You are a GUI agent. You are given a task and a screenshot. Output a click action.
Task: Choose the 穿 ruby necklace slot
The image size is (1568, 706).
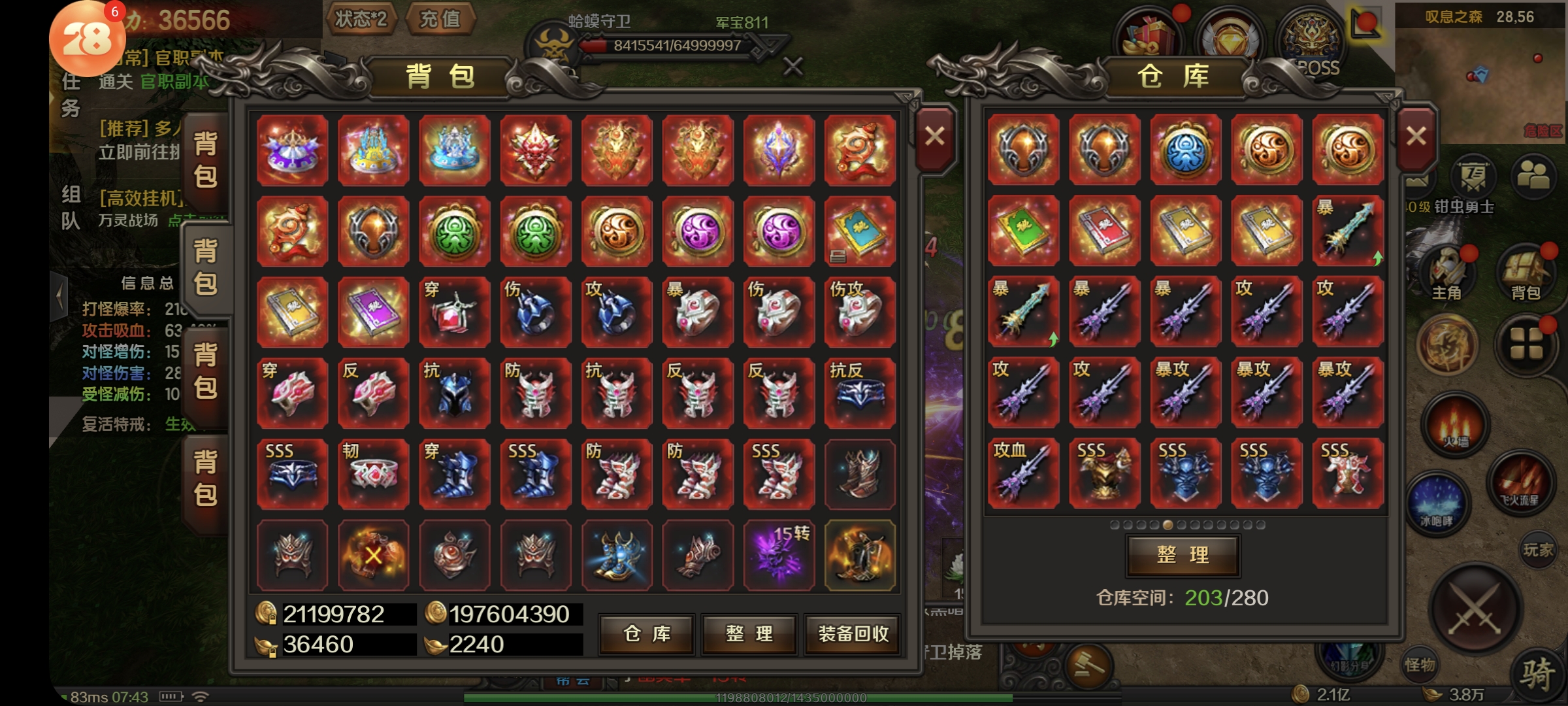455,311
